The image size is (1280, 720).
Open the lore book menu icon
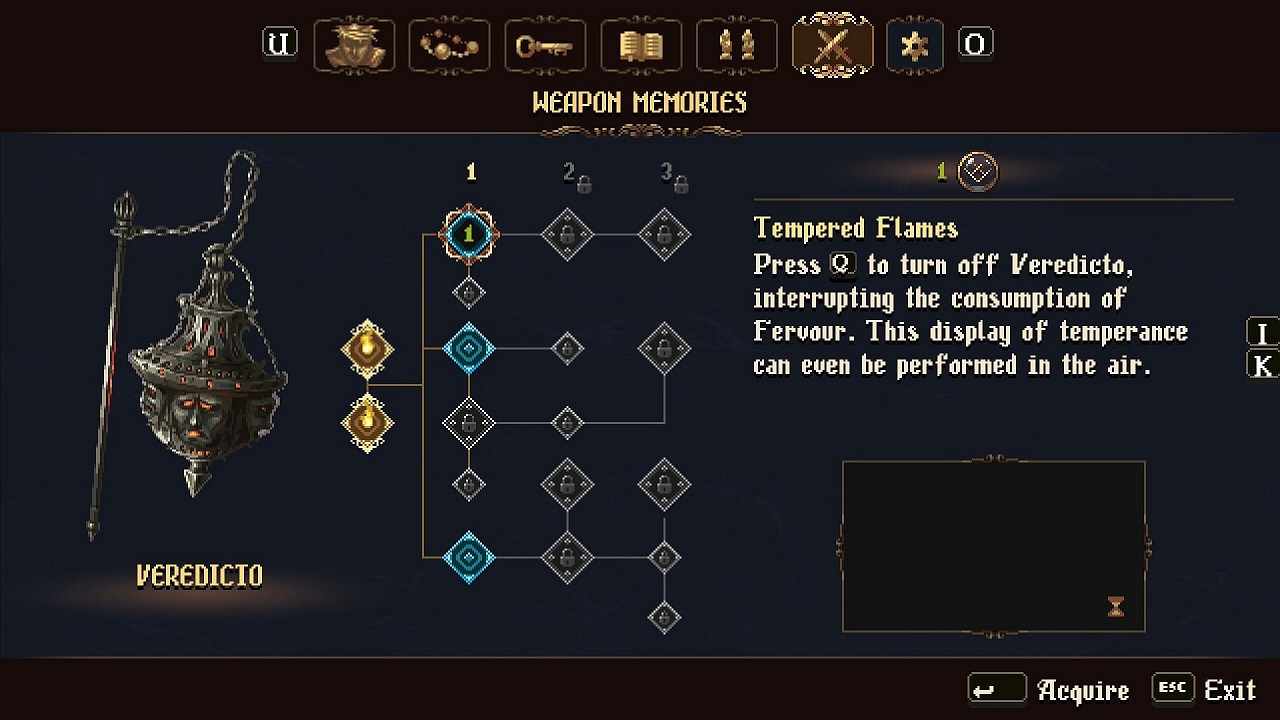[641, 45]
